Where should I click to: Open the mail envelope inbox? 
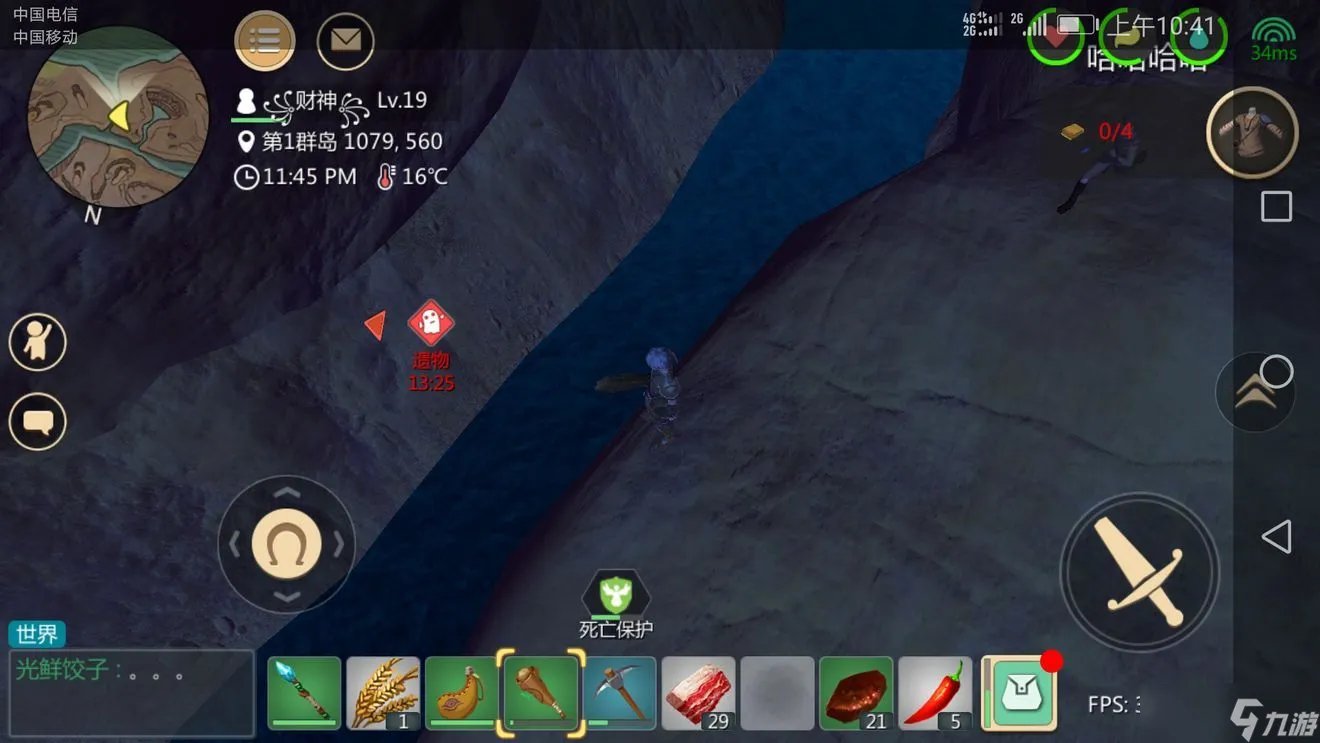[x=345, y=41]
